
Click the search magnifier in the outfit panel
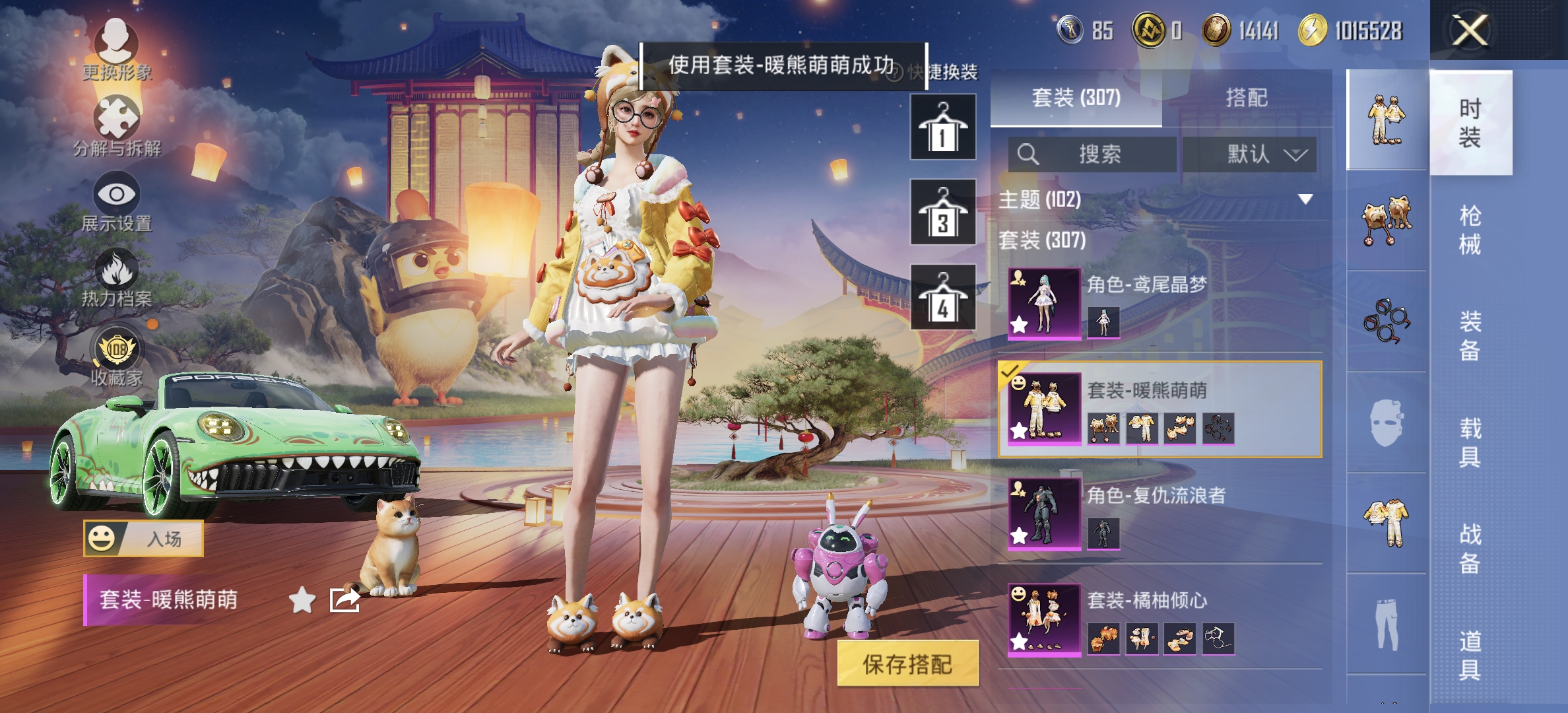coord(1027,154)
